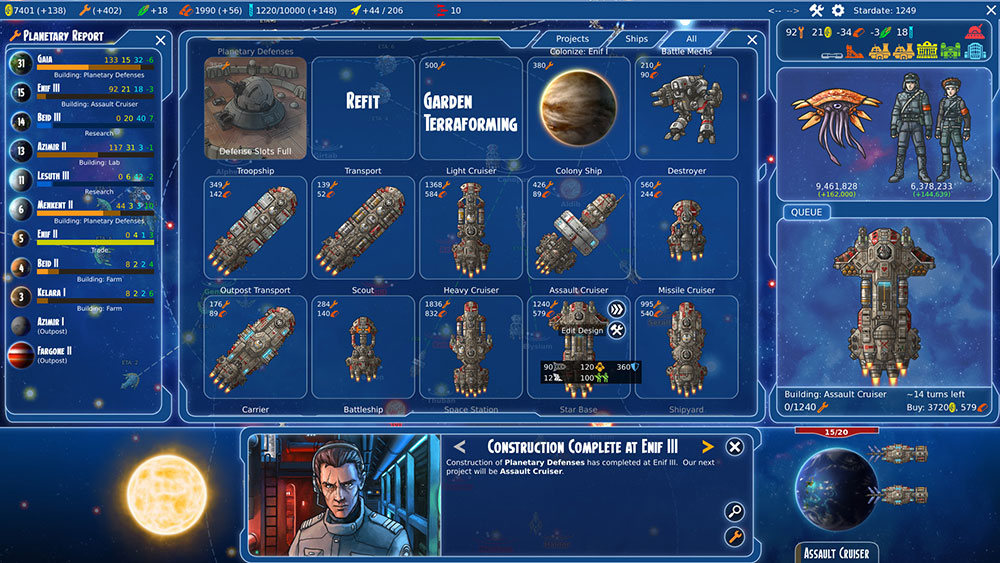The image size is (1000, 563).
Task: Open the Ships tab
Action: 636,39
